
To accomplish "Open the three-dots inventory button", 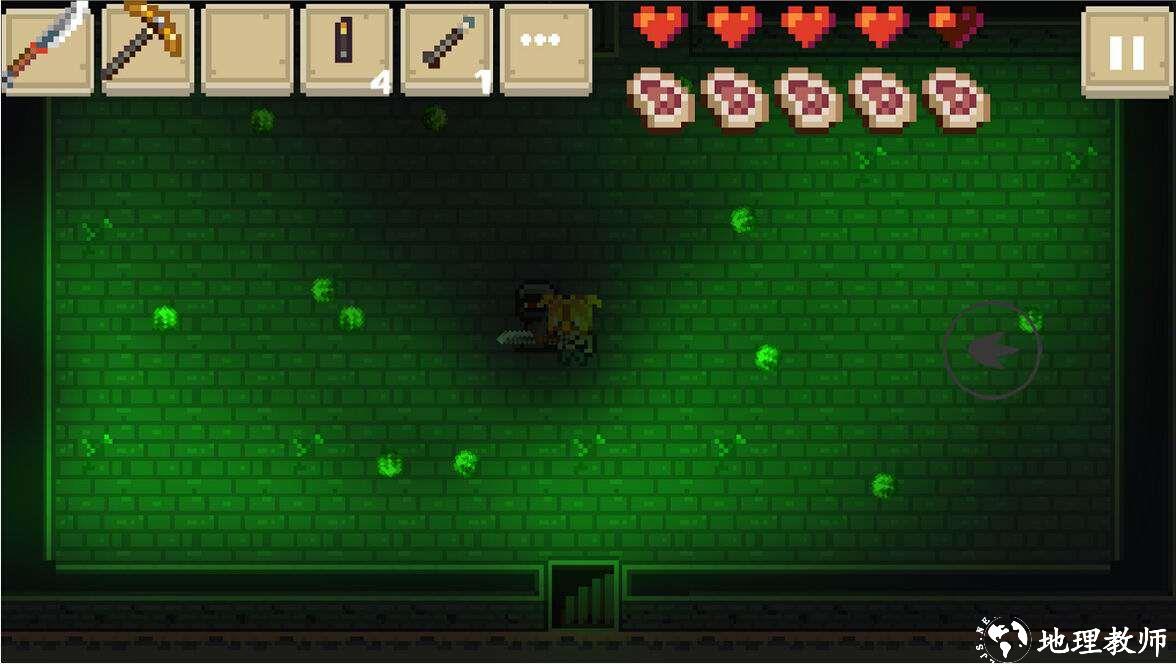I will click(x=546, y=48).
